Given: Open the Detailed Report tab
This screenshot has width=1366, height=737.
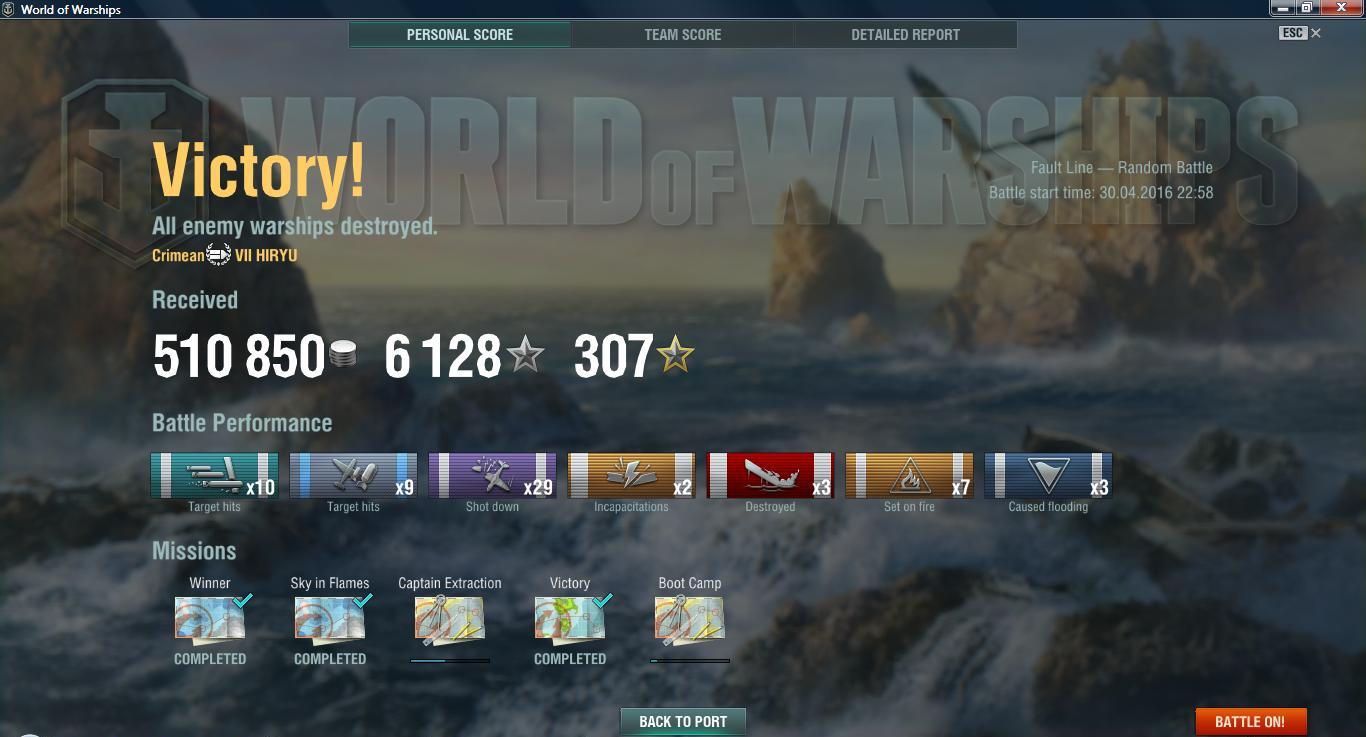Looking at the screenshot, I should click(905, 35).
